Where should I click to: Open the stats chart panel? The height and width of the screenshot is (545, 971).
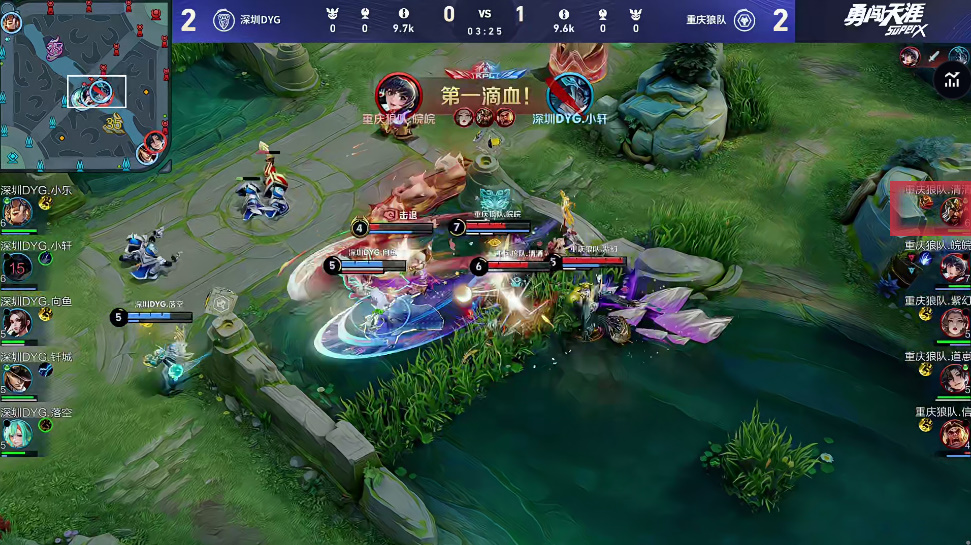[949, 82]
